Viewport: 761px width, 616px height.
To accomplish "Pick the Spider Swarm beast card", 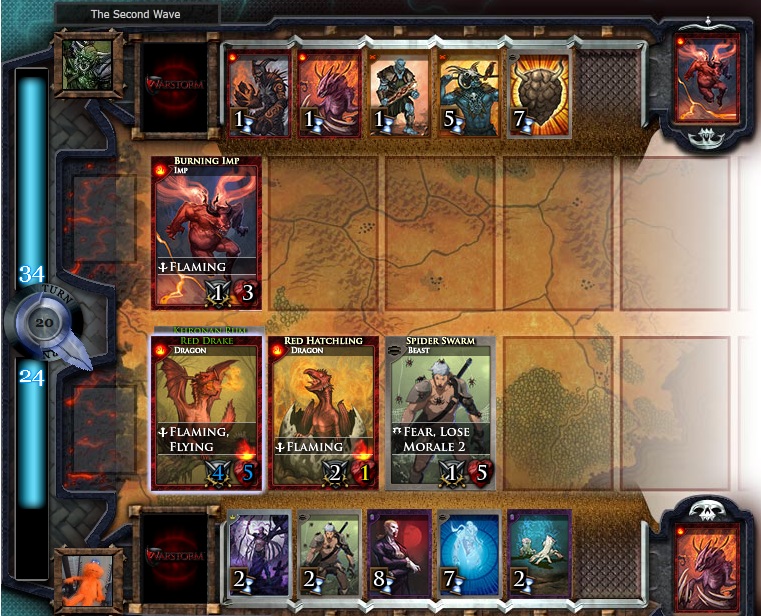I will 441,412.
